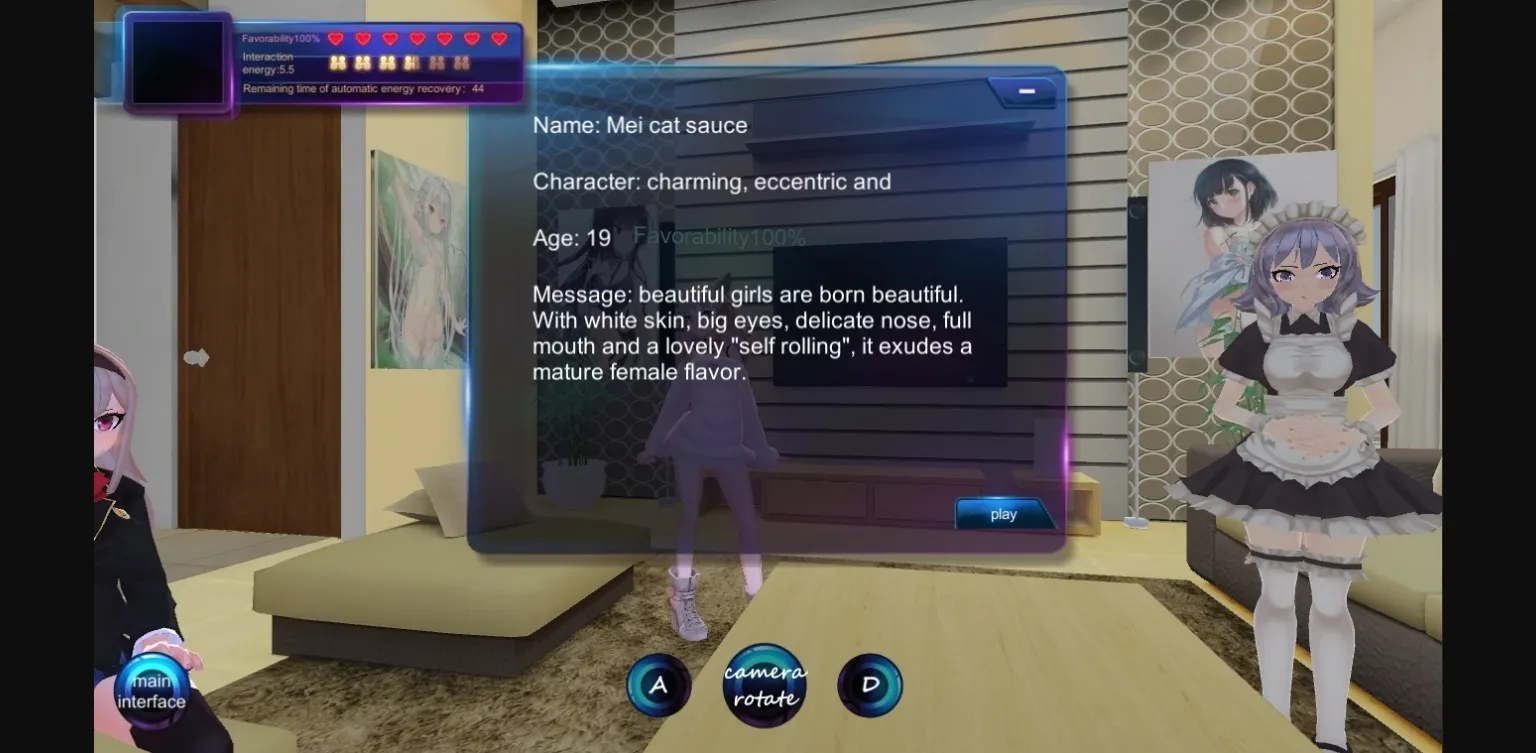This screenshot has width=1536, height=753.
Task: Click the first favorability heart icon
Action: click(x=336, y=38)
